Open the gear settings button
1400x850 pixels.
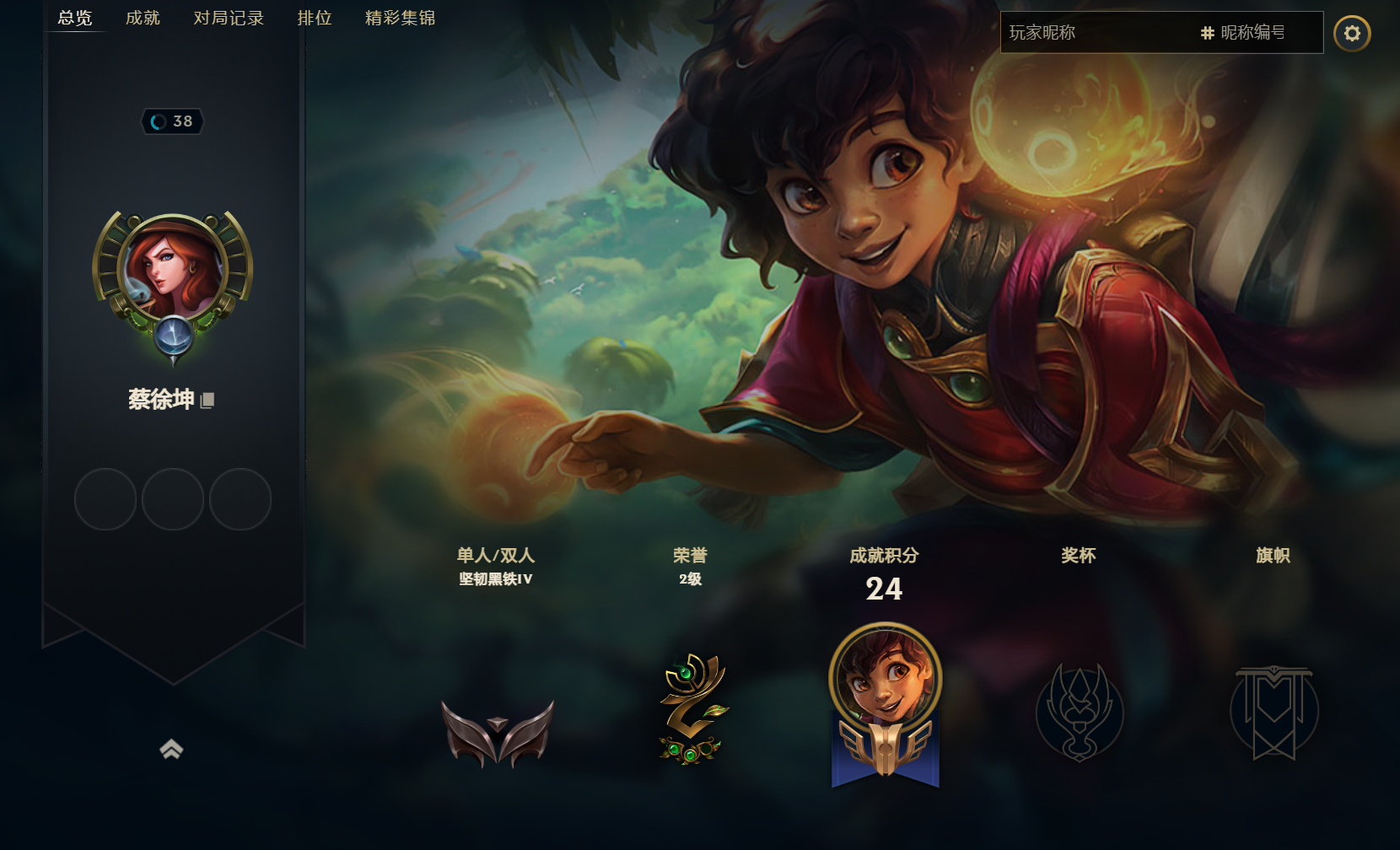pos(1352,33)
